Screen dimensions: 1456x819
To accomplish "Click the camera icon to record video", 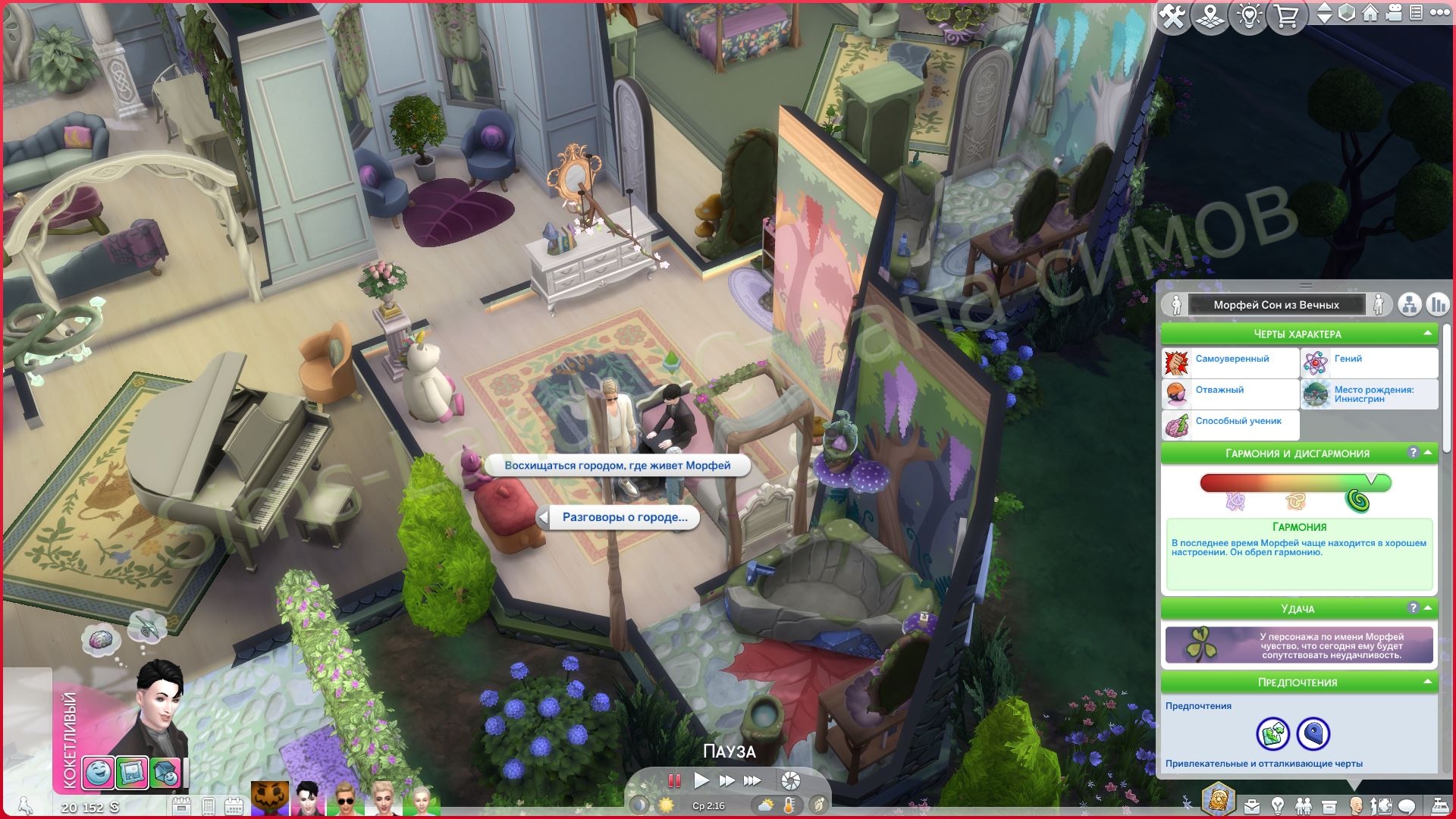I will click(x=1393, y=13).
